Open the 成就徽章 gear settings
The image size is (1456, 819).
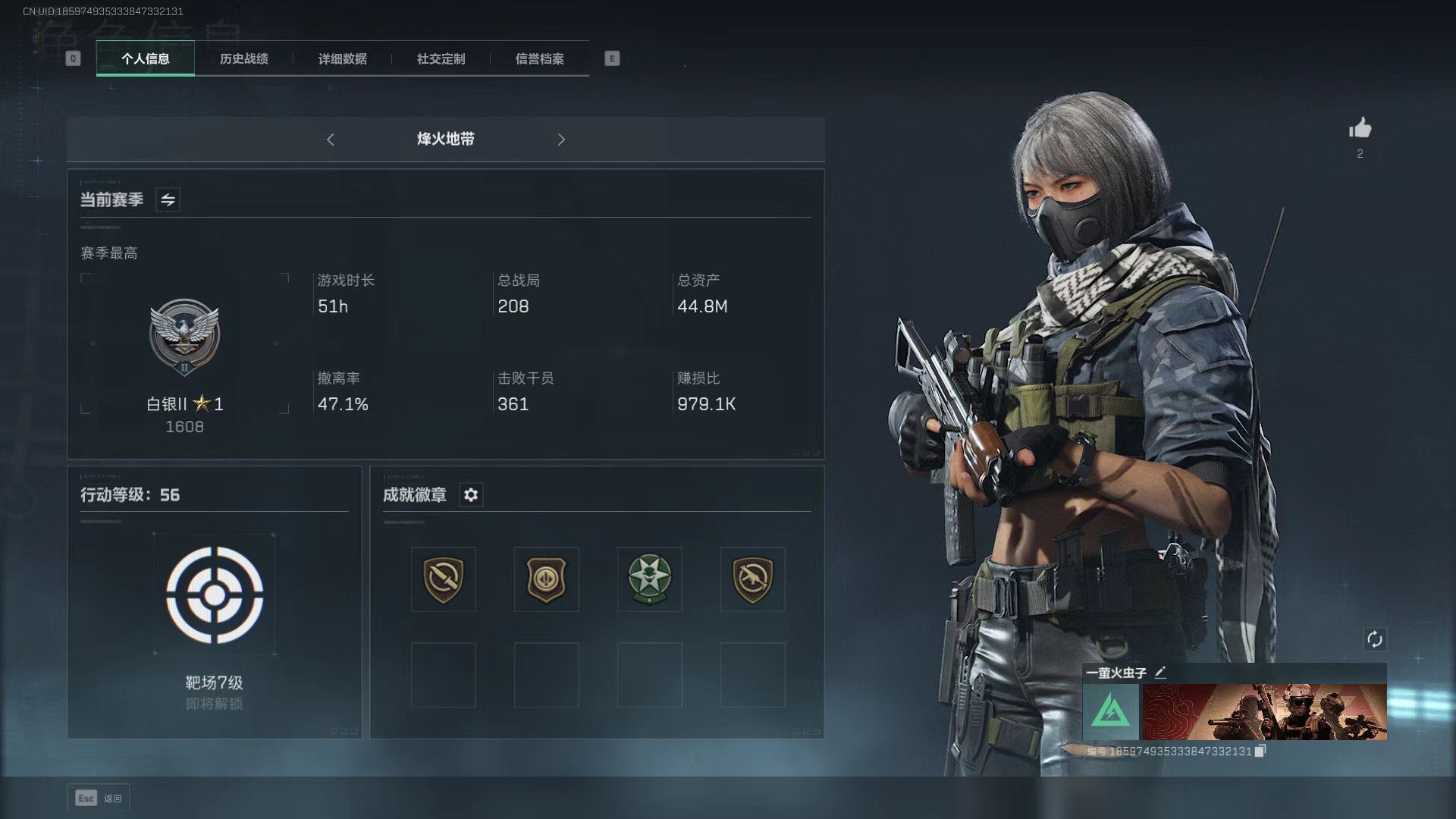pyautogui.click(x=471, y=495)
